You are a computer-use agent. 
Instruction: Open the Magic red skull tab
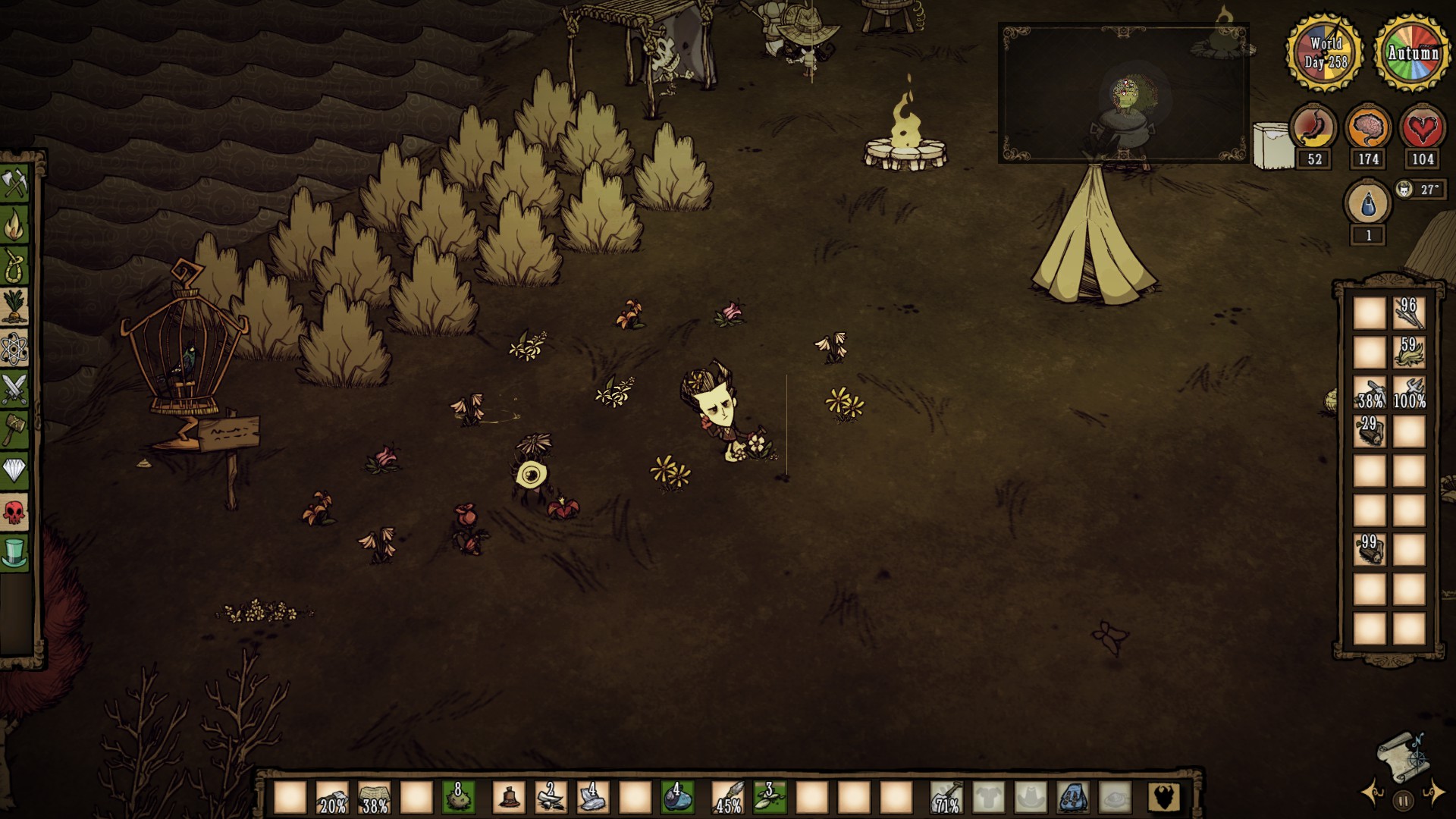(14, 513)
